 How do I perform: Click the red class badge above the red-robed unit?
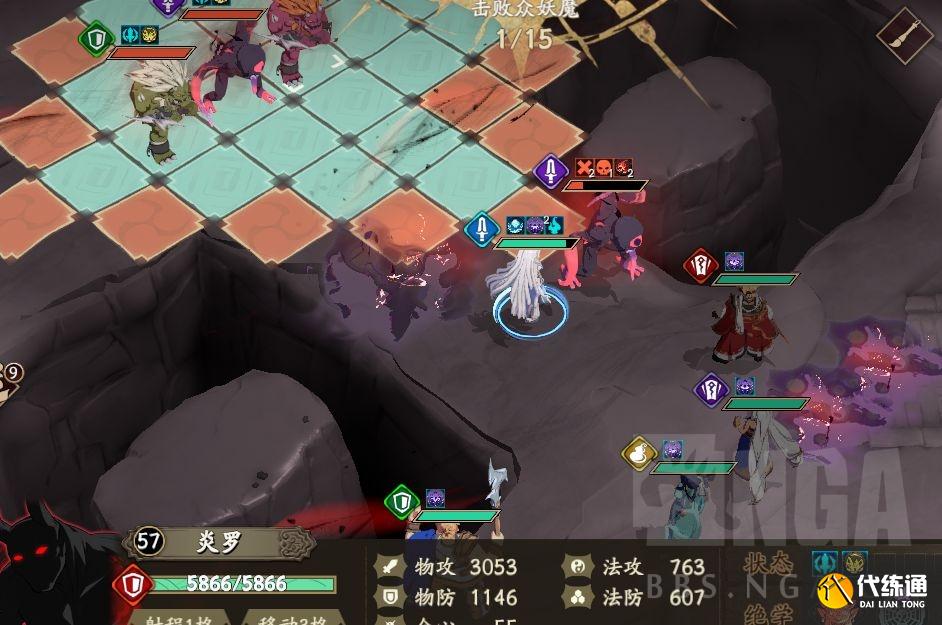(701, 266)
